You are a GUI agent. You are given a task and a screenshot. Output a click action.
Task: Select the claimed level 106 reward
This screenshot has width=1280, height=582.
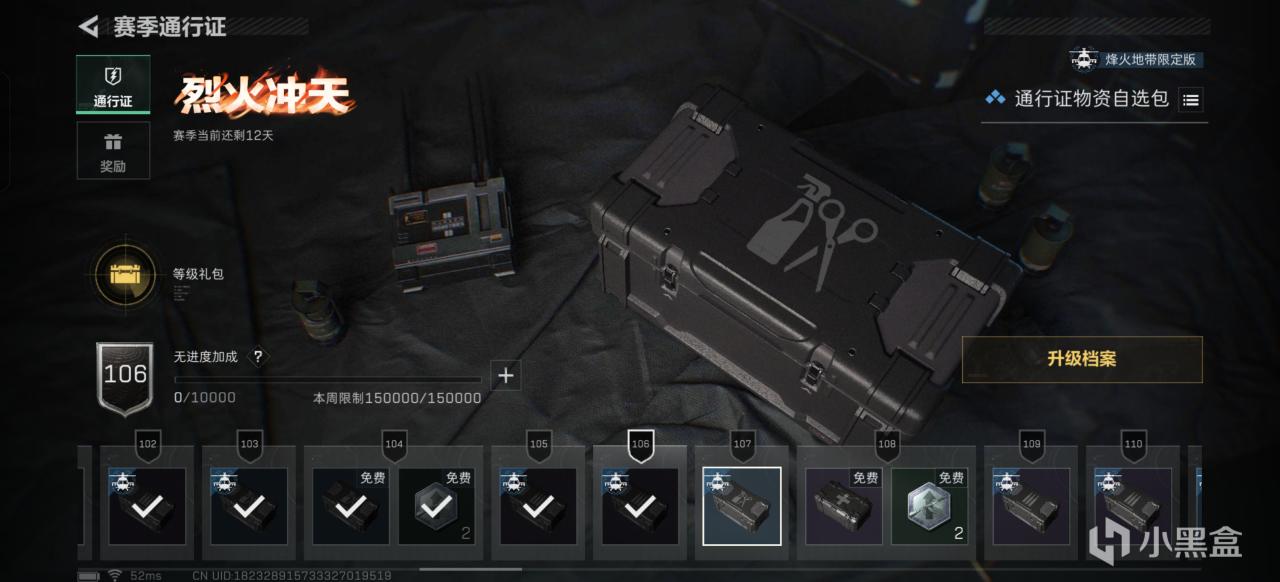point(640,506)
